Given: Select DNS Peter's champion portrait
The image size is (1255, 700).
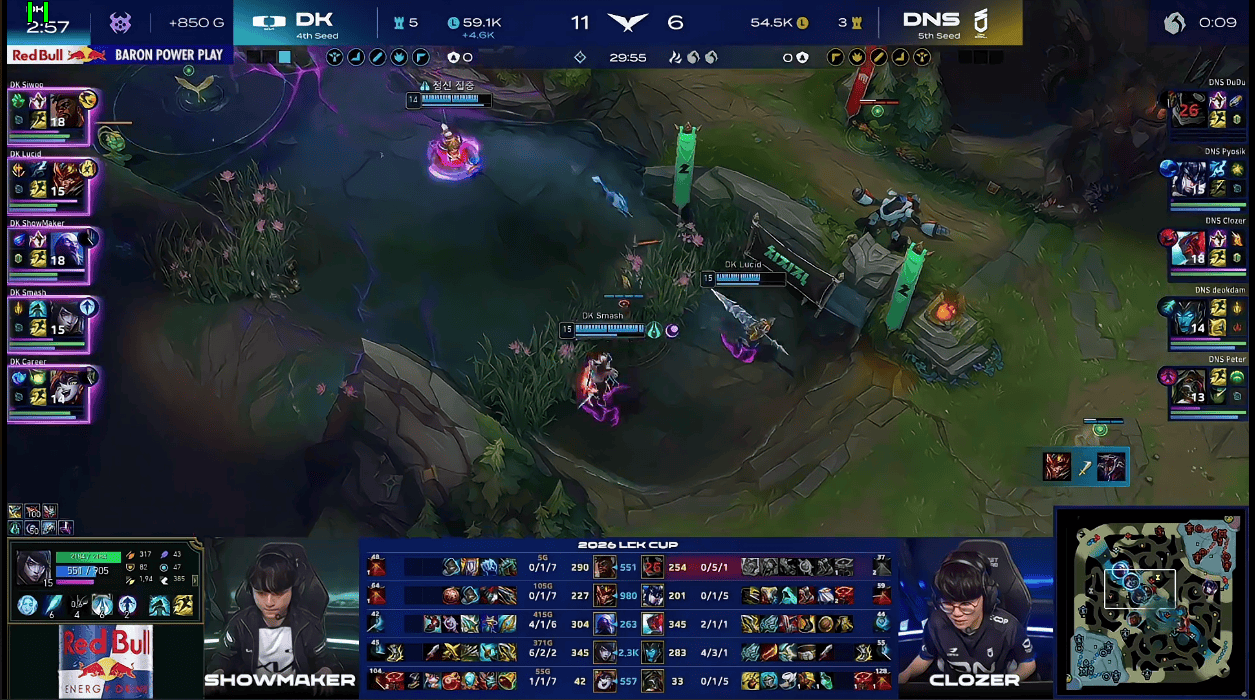Looking at the screenshot, I should coord(1188,382).
